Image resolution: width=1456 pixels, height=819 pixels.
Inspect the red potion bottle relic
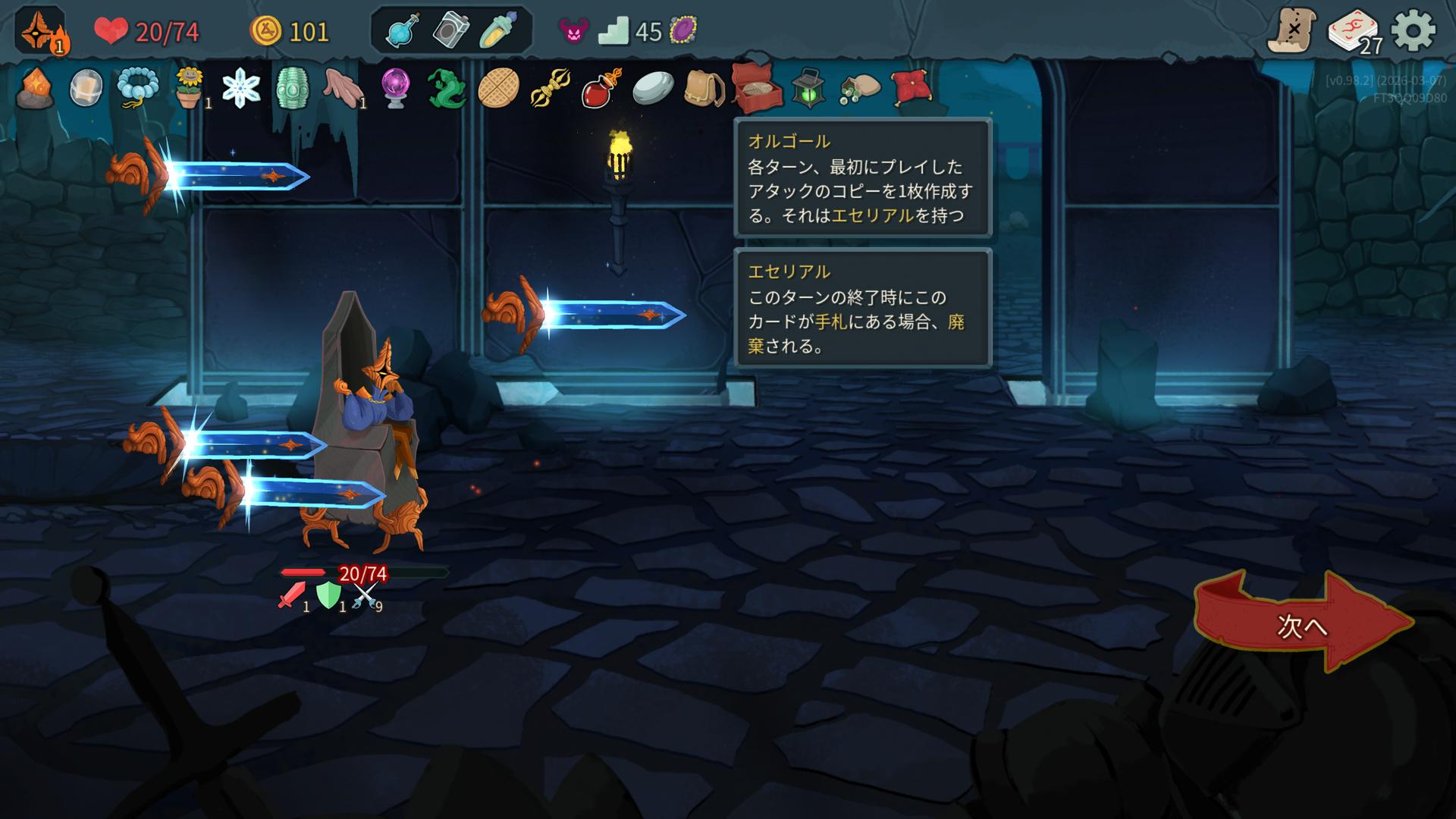601,88
